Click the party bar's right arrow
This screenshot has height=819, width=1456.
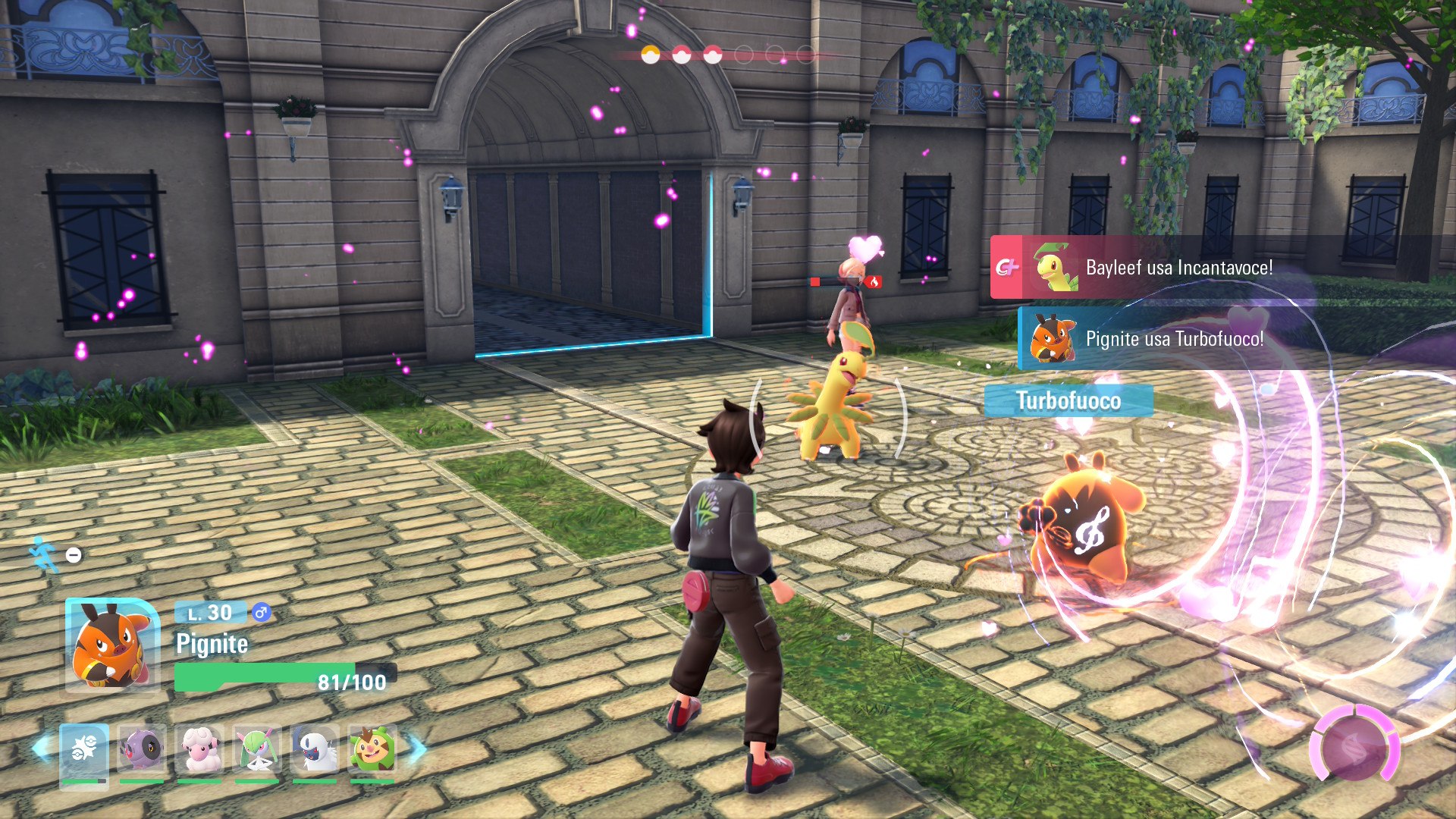[417, 748]
